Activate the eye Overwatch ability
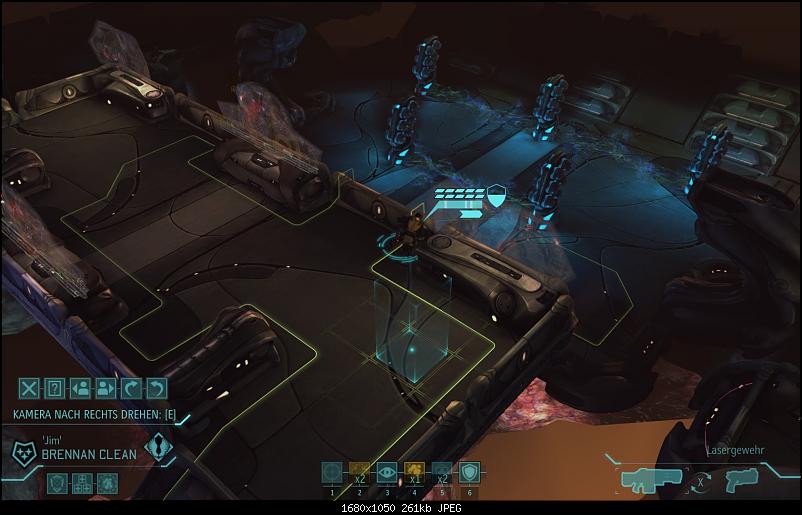 click(388, 473)
